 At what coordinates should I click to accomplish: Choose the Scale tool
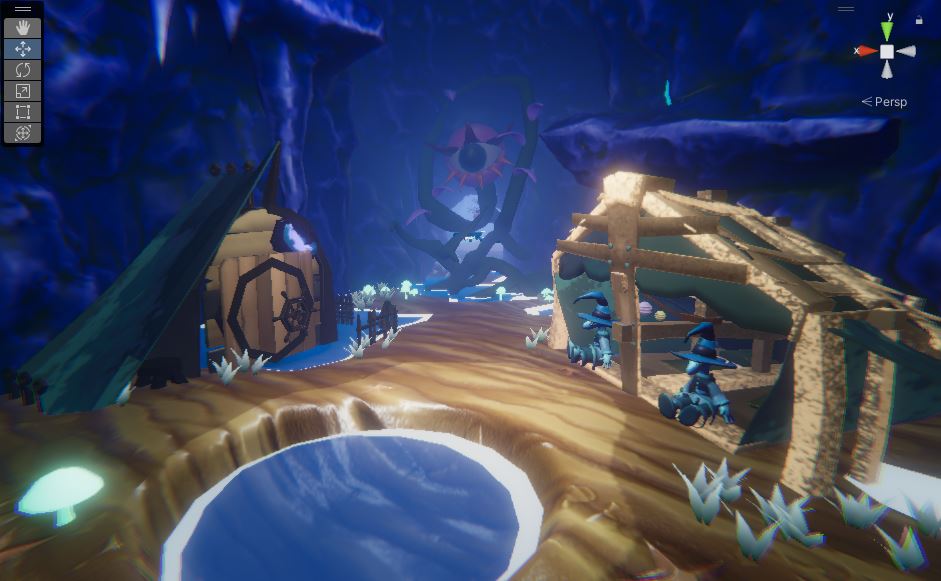23,91
